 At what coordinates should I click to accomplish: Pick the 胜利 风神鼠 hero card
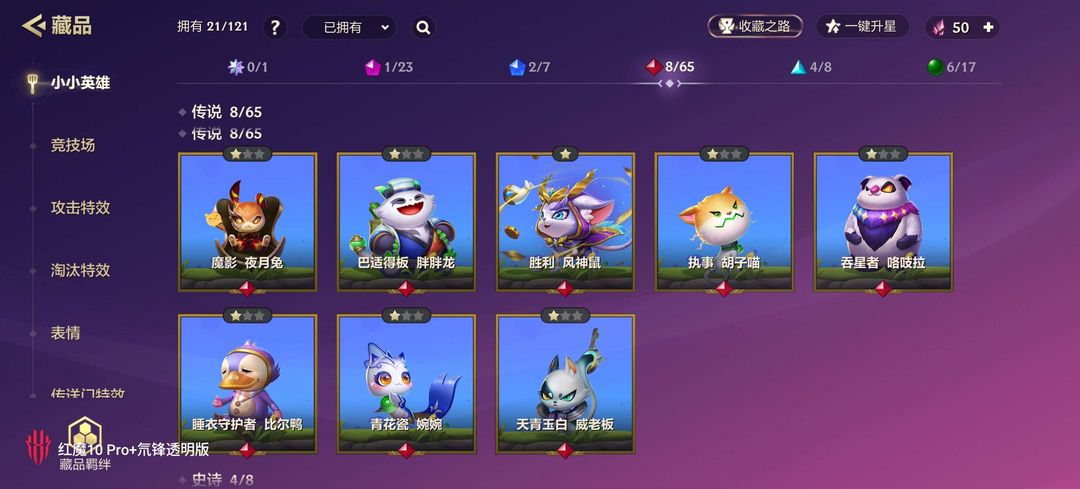pos(565,220)
